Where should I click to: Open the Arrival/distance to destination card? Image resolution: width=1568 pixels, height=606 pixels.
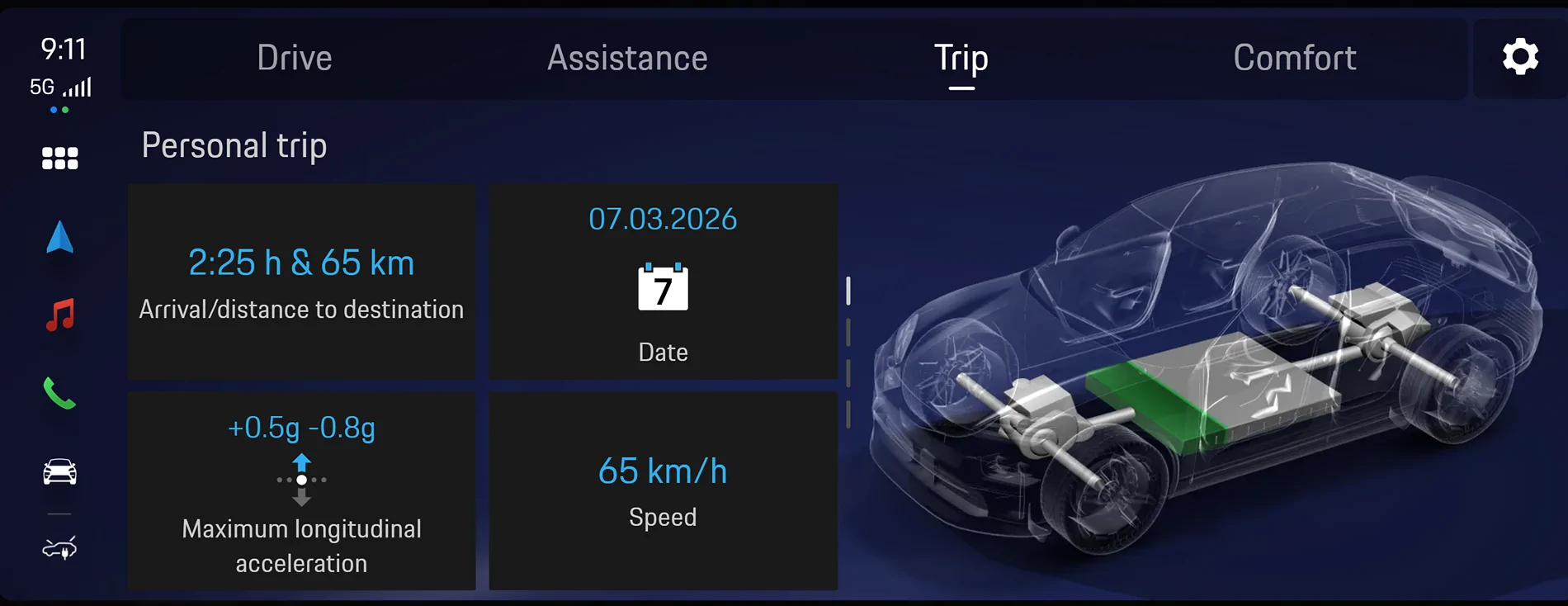coord(301,282)
